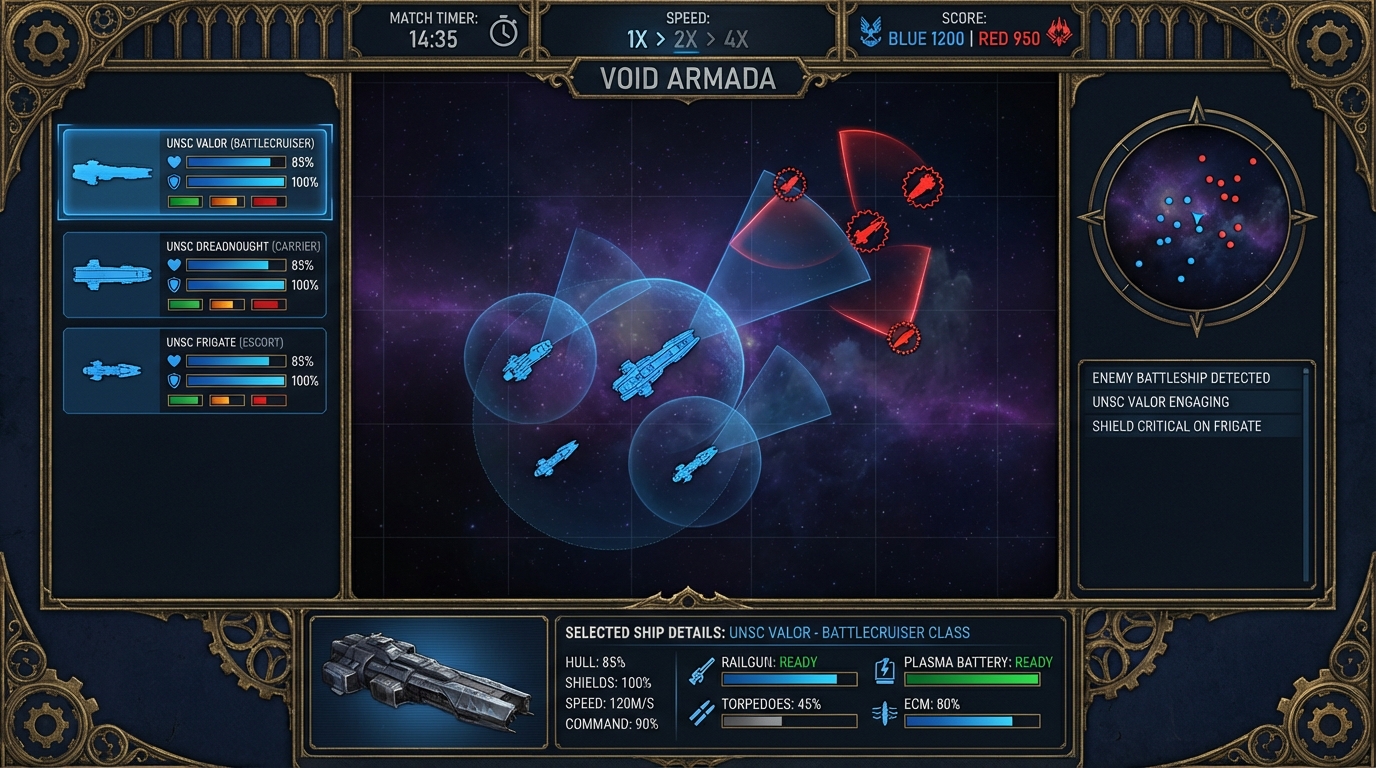Click the heart icon on UNSC Frigate
The height and width of the screenshot is (768, 1376).
pyautogui.click(x=175, y=362)
